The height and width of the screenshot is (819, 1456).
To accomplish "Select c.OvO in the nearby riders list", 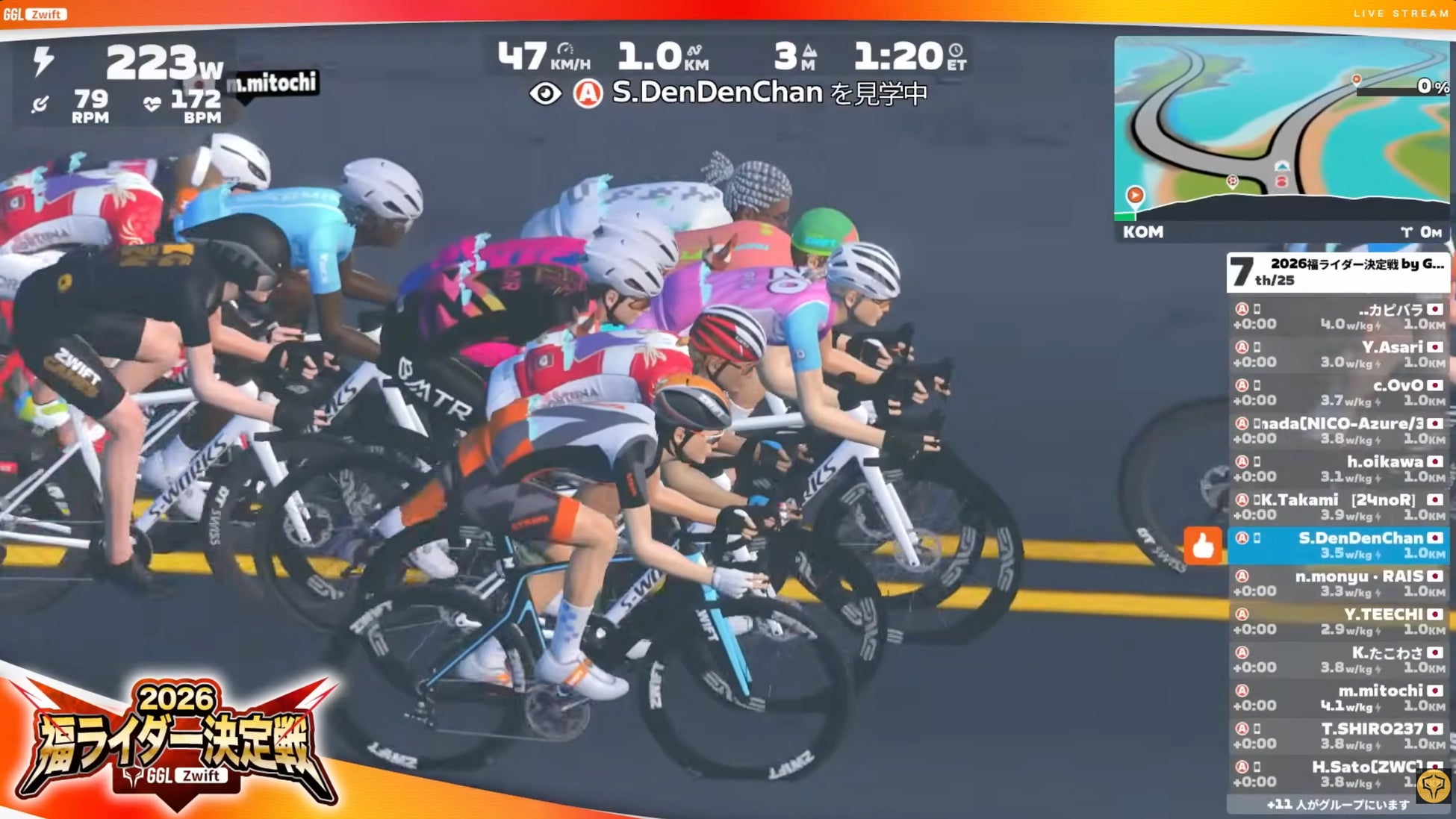I will pyautogui.click(x=1338, y=393).
